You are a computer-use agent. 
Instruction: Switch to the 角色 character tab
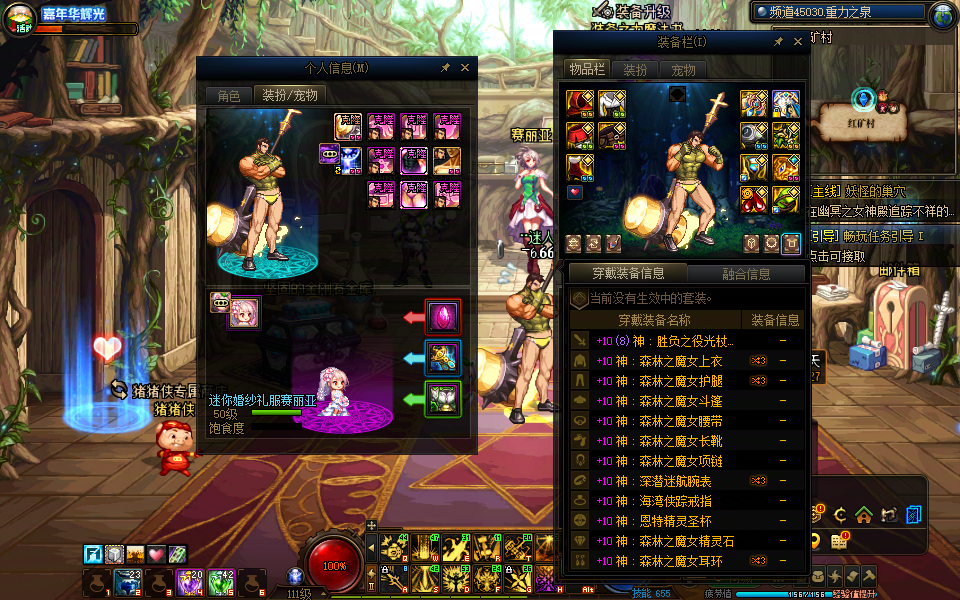pyautogui.click(x=229, y=95)
